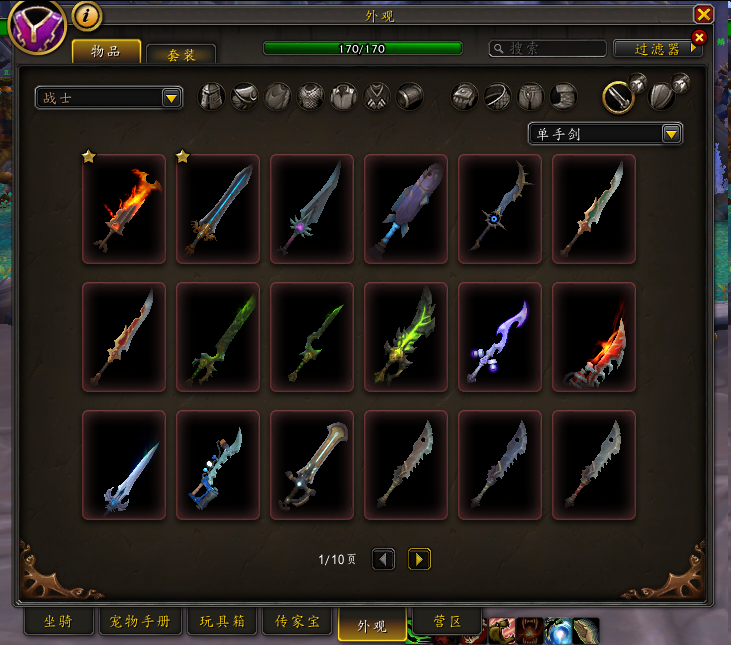Select the green glowing greatsword appearance
Image resolution: width=731 pixels, height=645 pixels.
[x=406, y=337]
